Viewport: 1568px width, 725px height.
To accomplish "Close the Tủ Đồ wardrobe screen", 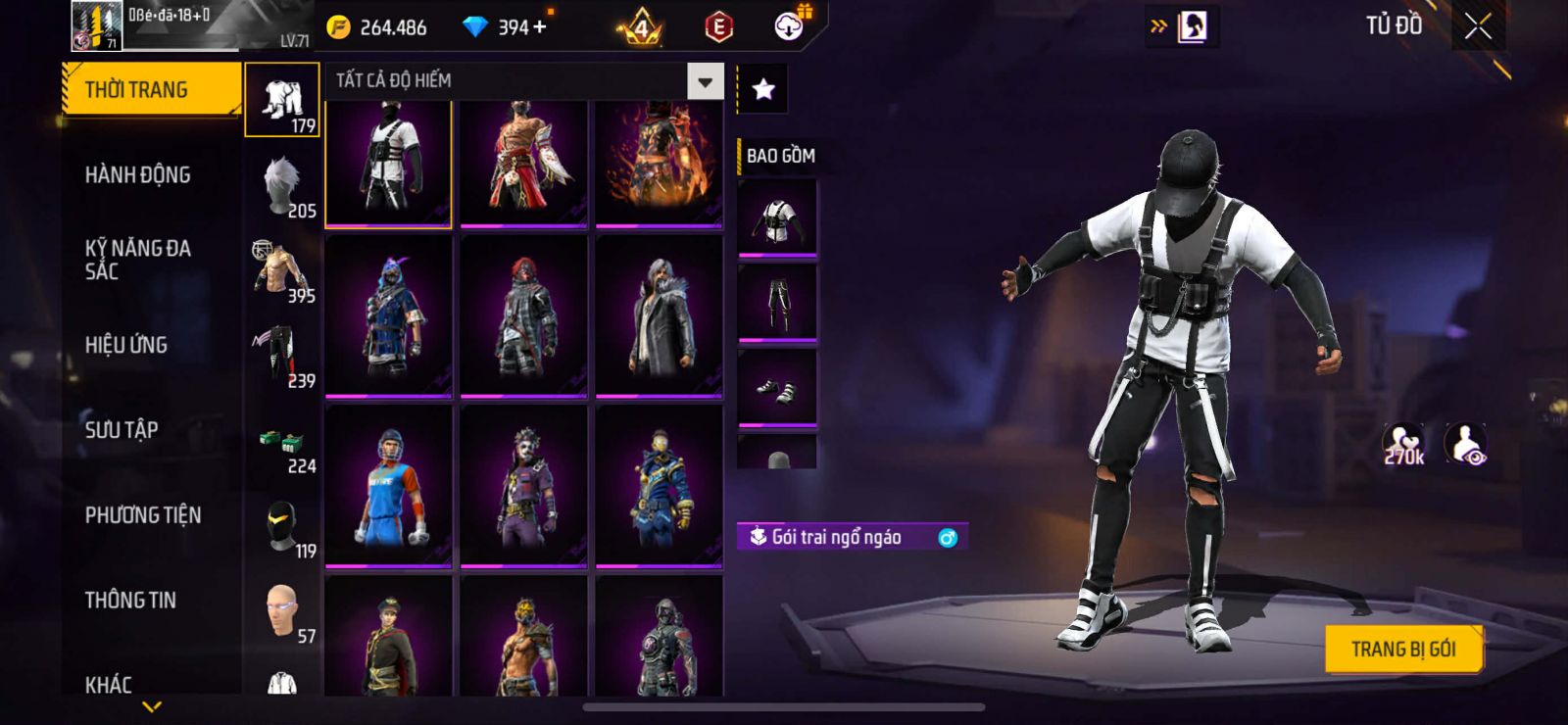I will pos(1478,26).
